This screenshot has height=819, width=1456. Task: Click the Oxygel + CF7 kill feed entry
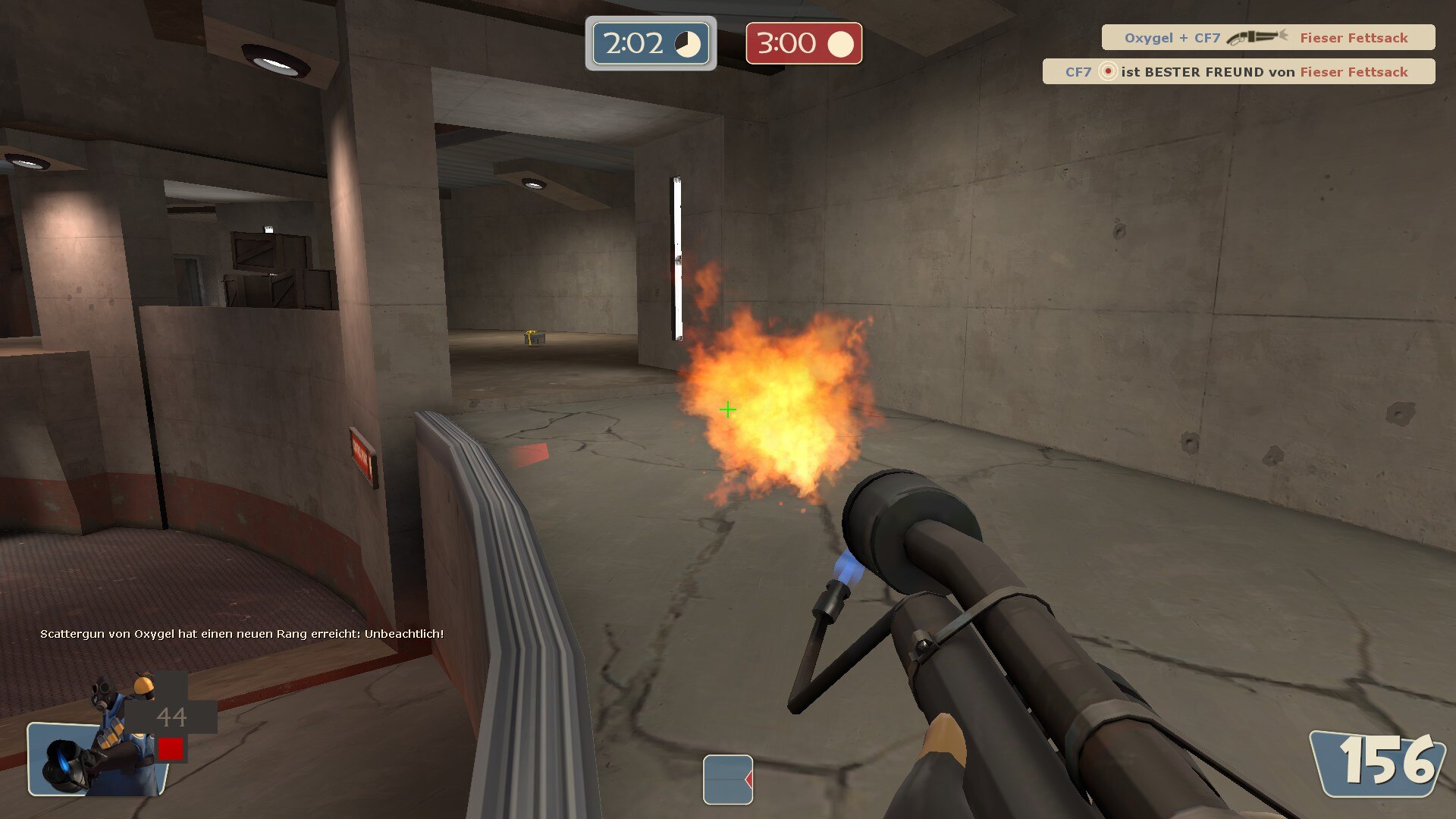coord(1267,38)
